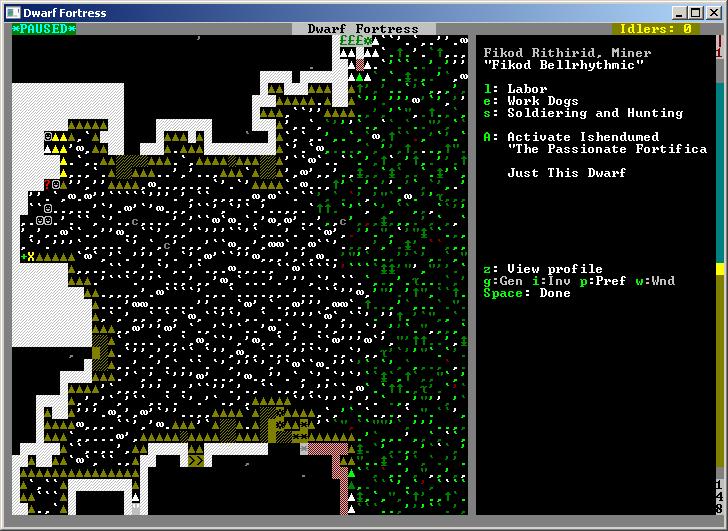Activate Ishendumed squad option

click(x=582, y=137)
